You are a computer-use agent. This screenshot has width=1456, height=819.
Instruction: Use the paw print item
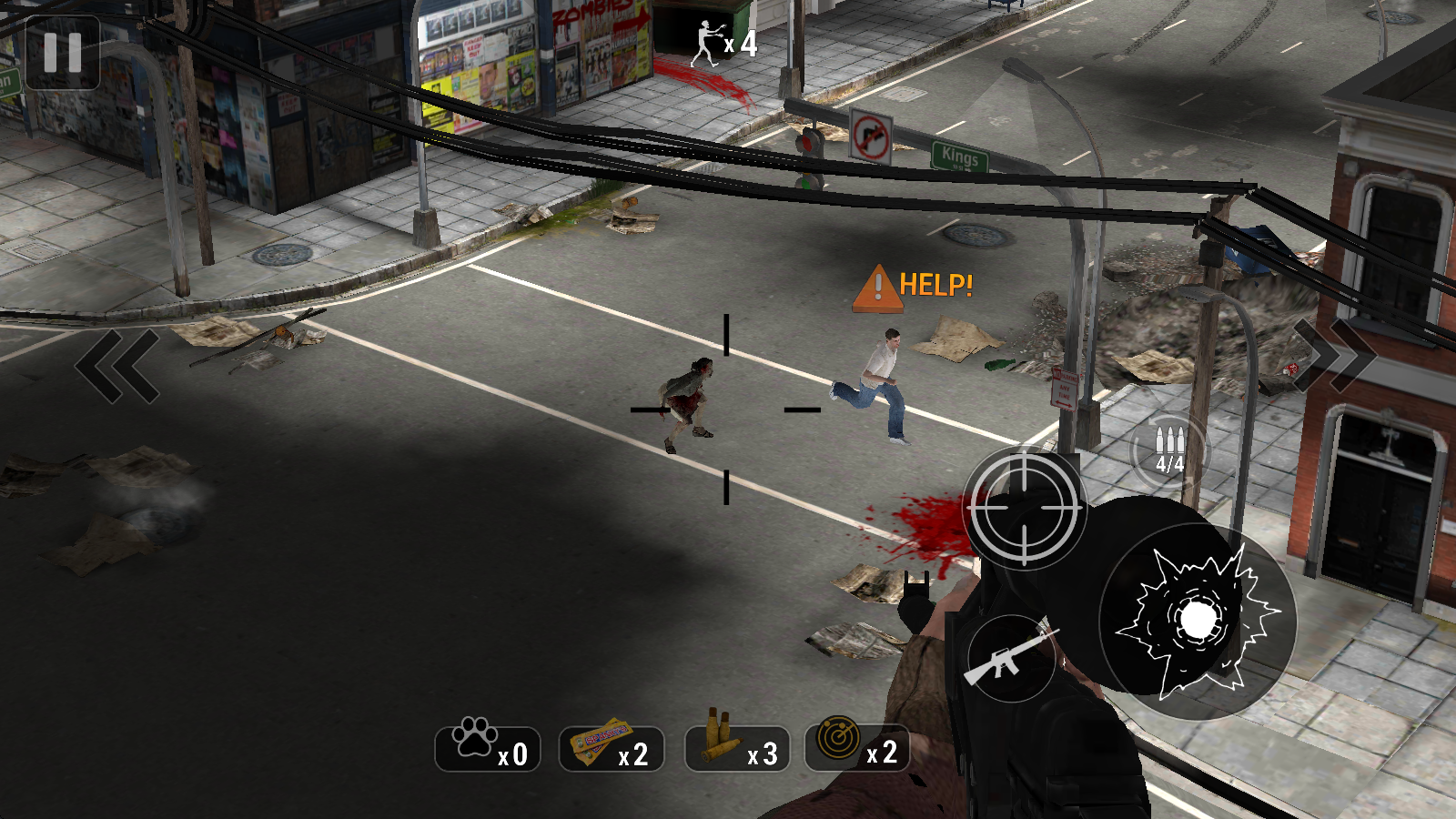(x=488, y=748)
